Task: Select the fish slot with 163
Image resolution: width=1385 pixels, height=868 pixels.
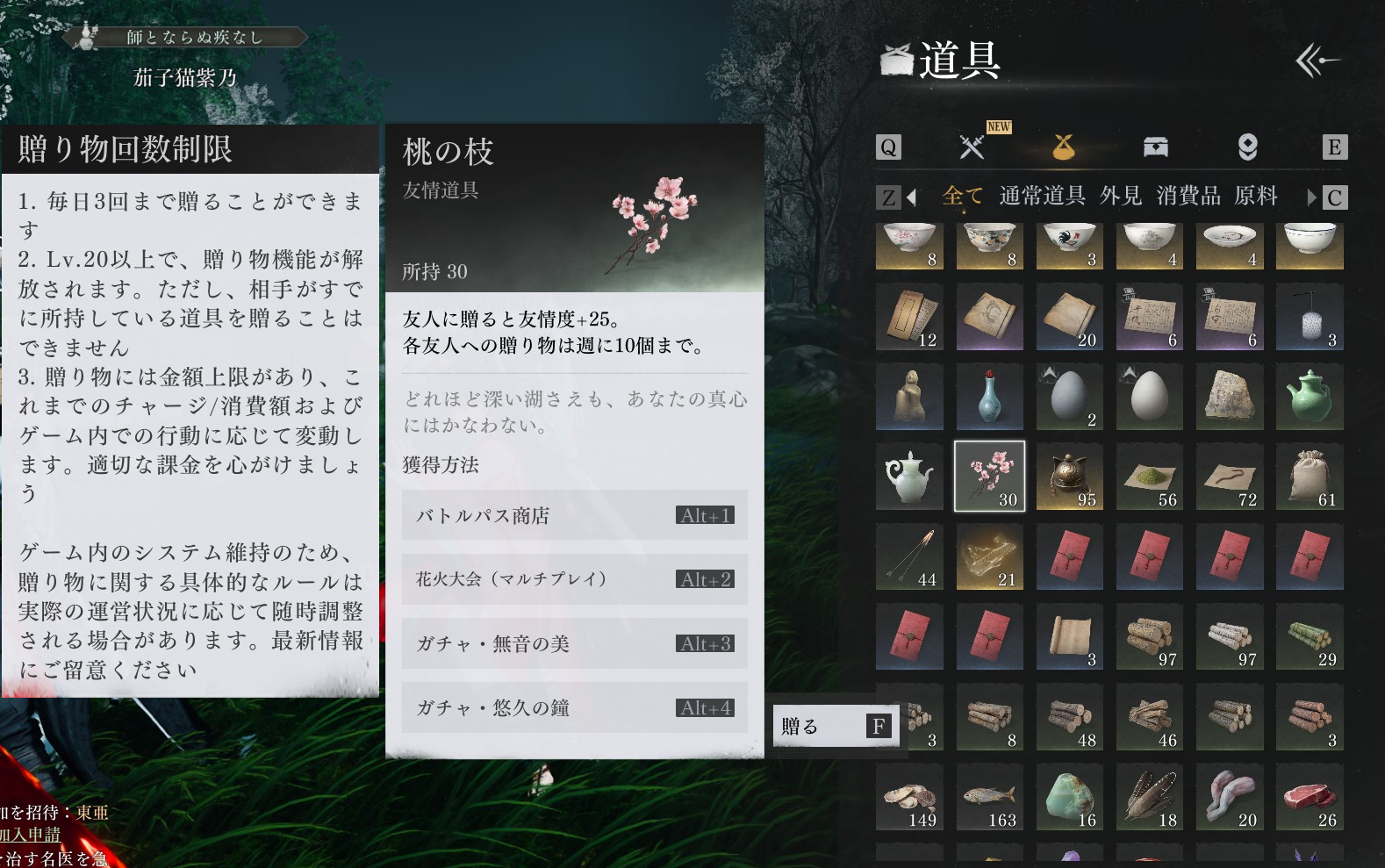Action: pyautogui.click(x=989, y=797)
